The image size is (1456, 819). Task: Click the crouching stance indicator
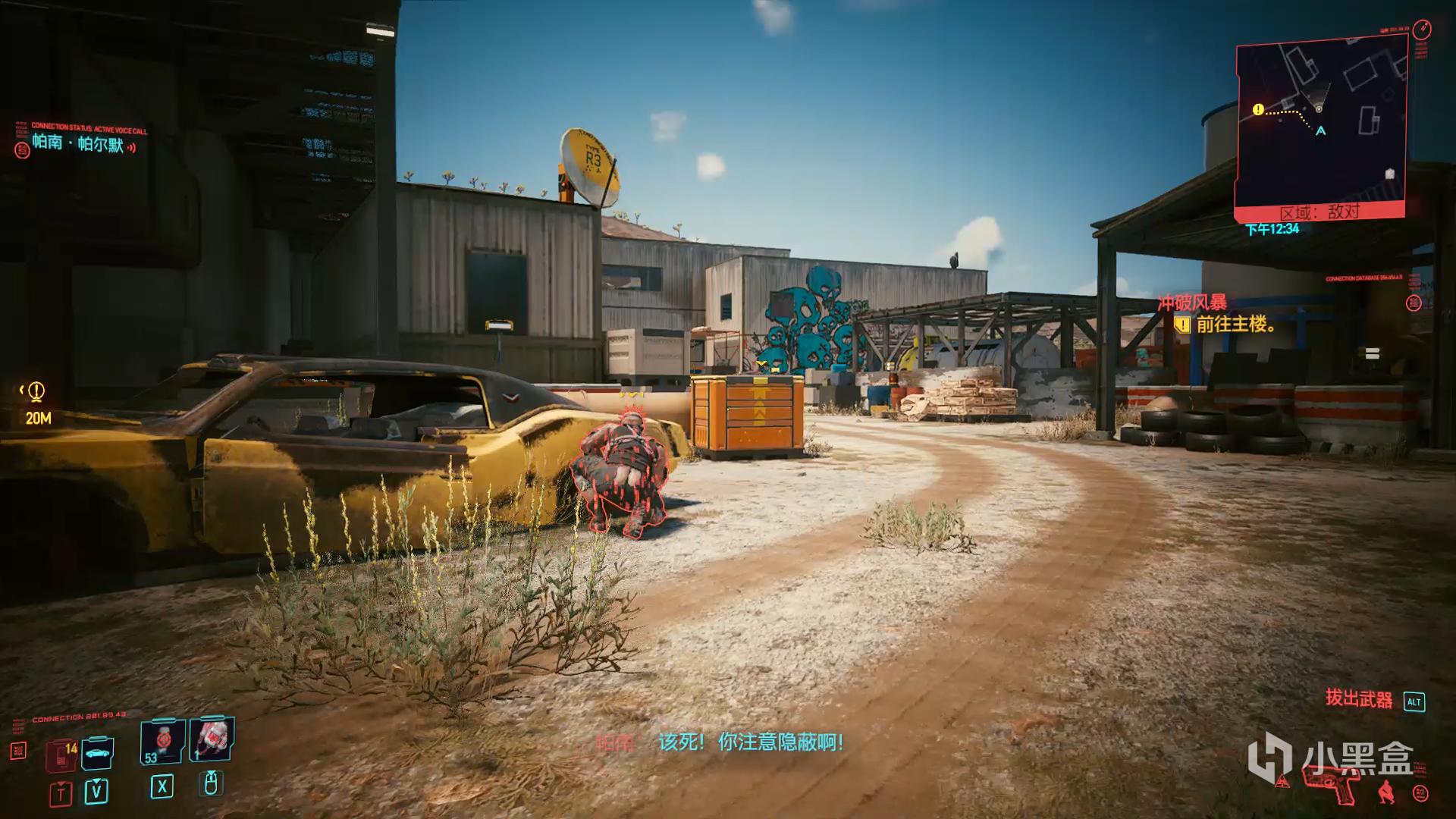(x=1386, y=792)
